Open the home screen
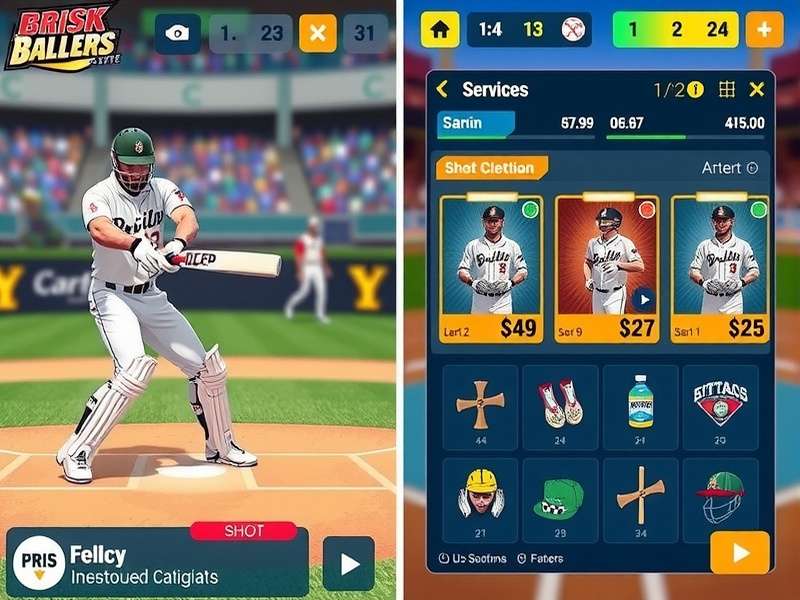800x600 pixels. point(439,29)
